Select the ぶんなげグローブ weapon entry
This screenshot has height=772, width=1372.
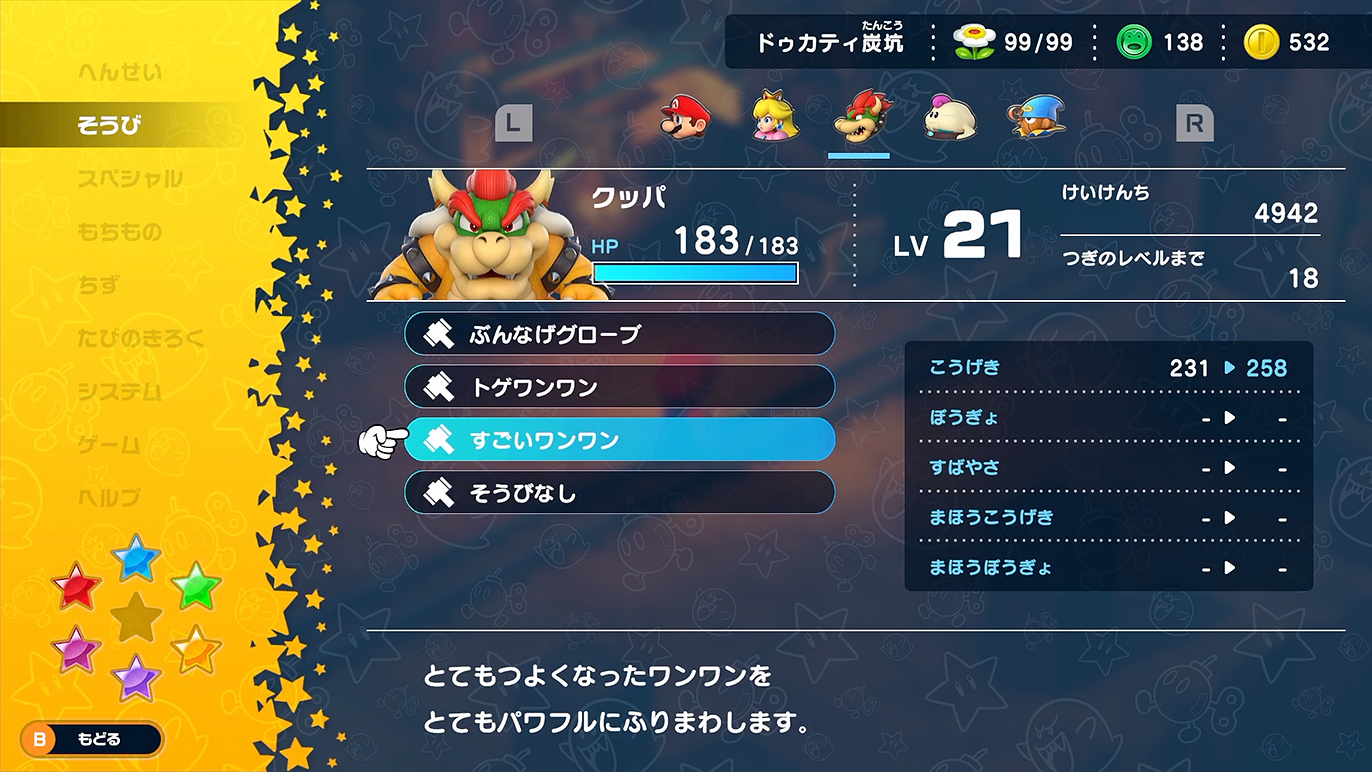tap(618, 334)
